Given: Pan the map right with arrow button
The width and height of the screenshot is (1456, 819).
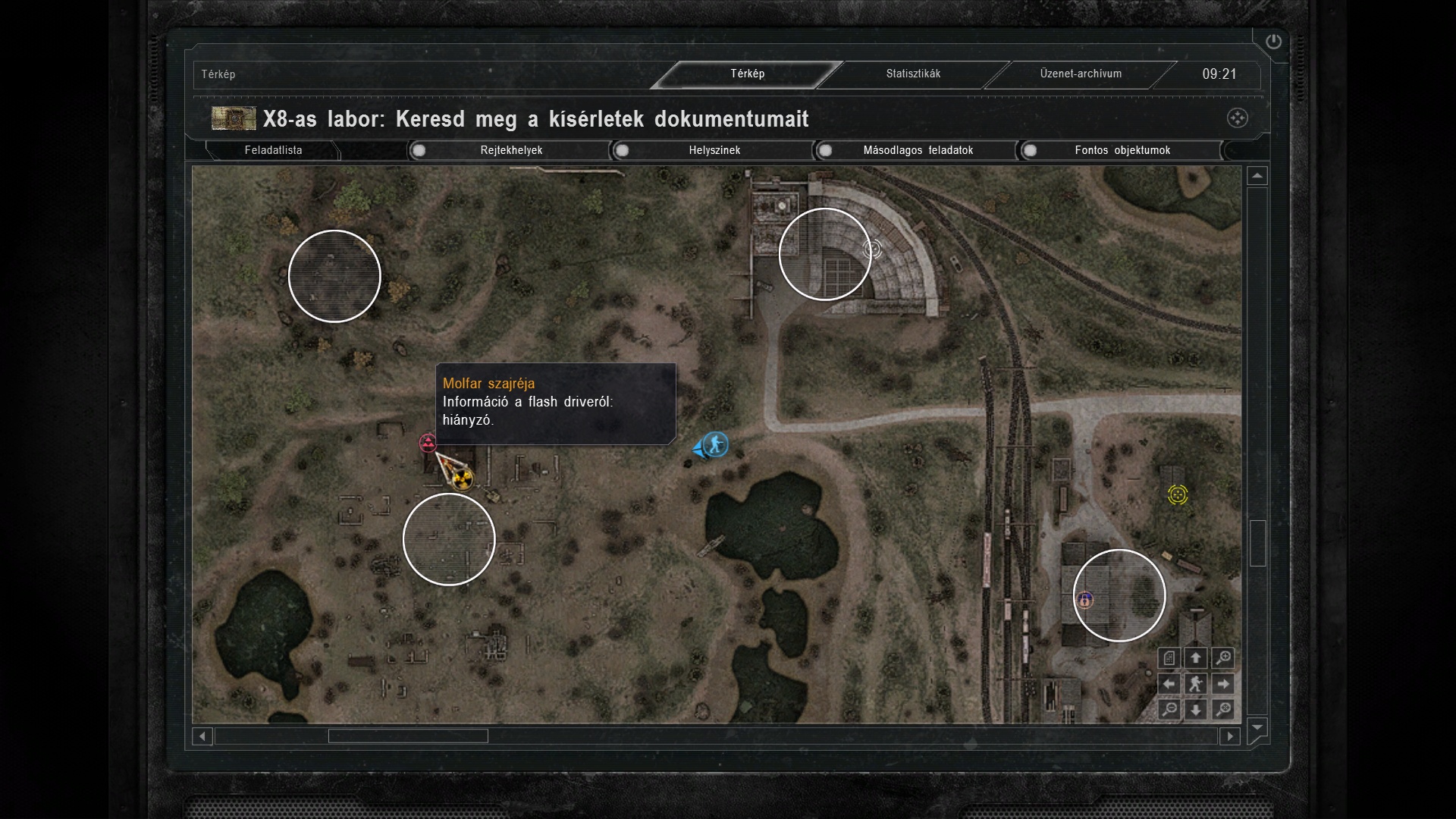Looking at the screenshot, I should coord(1222,684).
